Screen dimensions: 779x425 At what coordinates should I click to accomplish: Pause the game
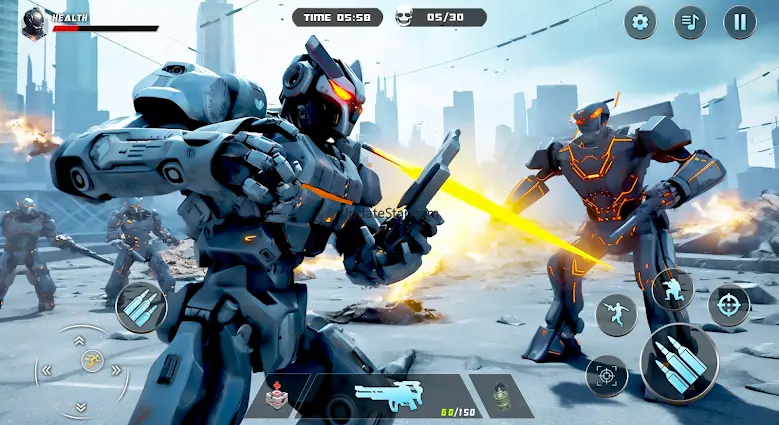click(740, 22)
